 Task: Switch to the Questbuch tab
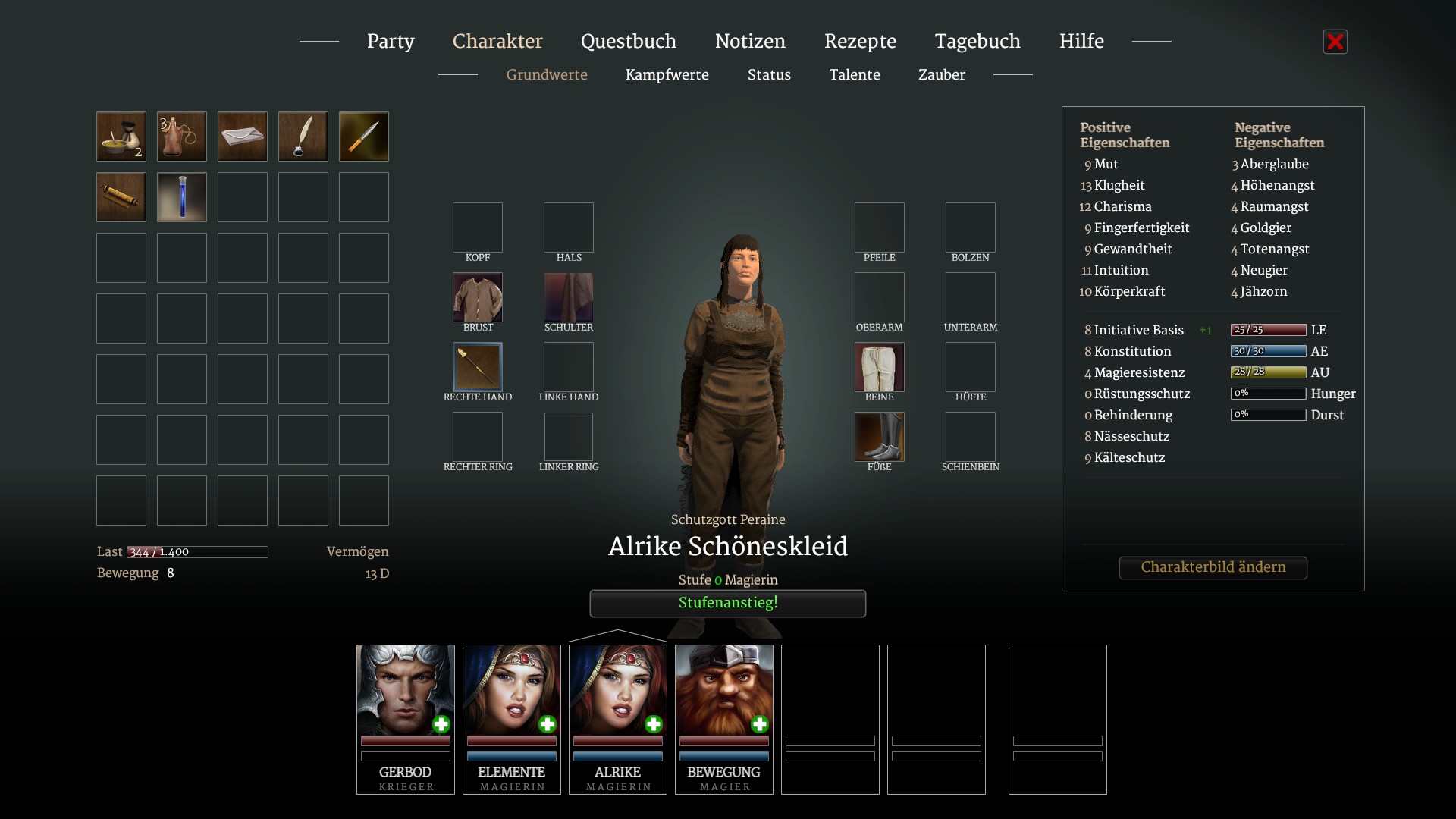click(x=628, y=42)
